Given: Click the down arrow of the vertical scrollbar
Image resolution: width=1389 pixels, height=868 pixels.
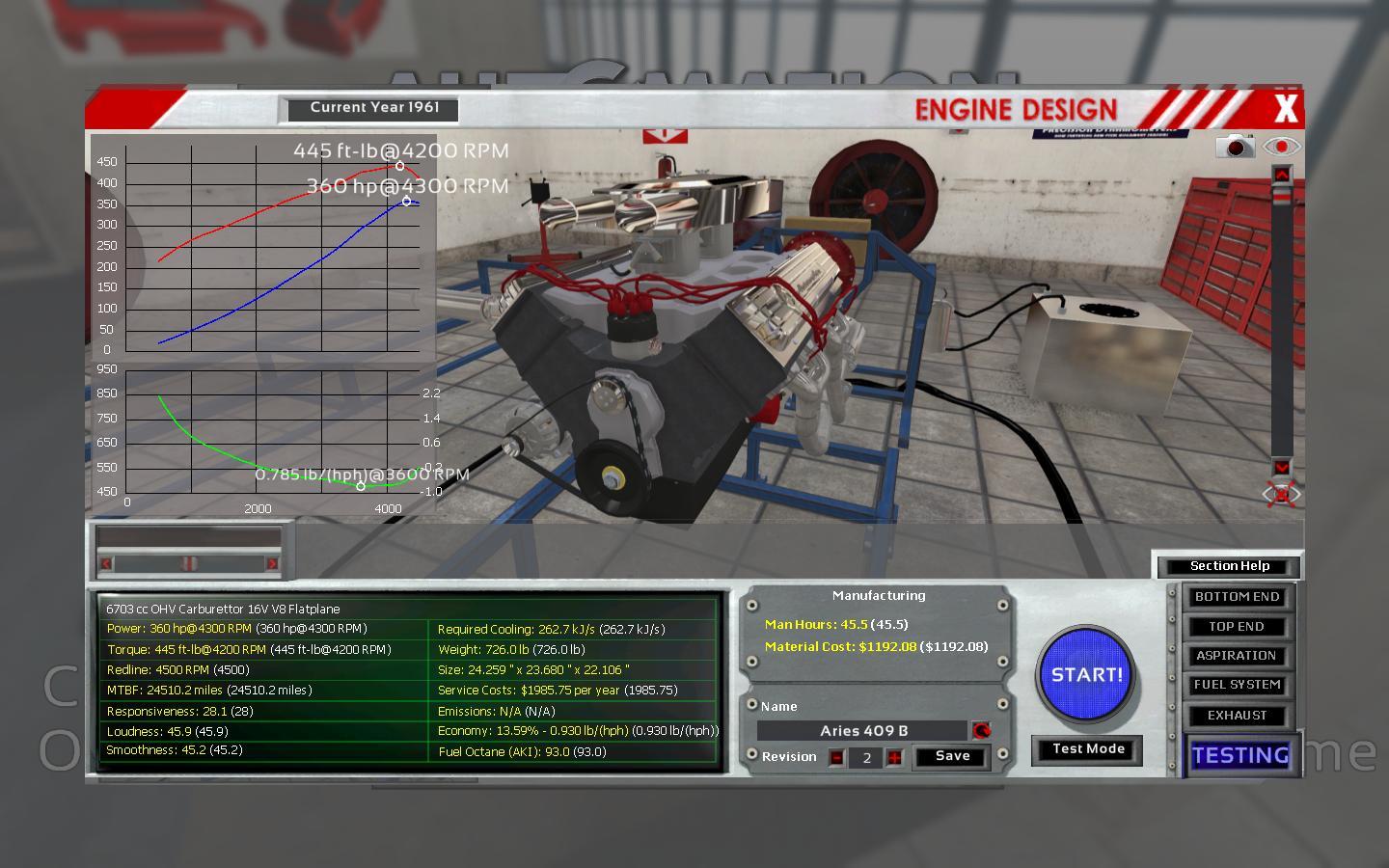Looking at the screenshot, I should coord(1281,467).
